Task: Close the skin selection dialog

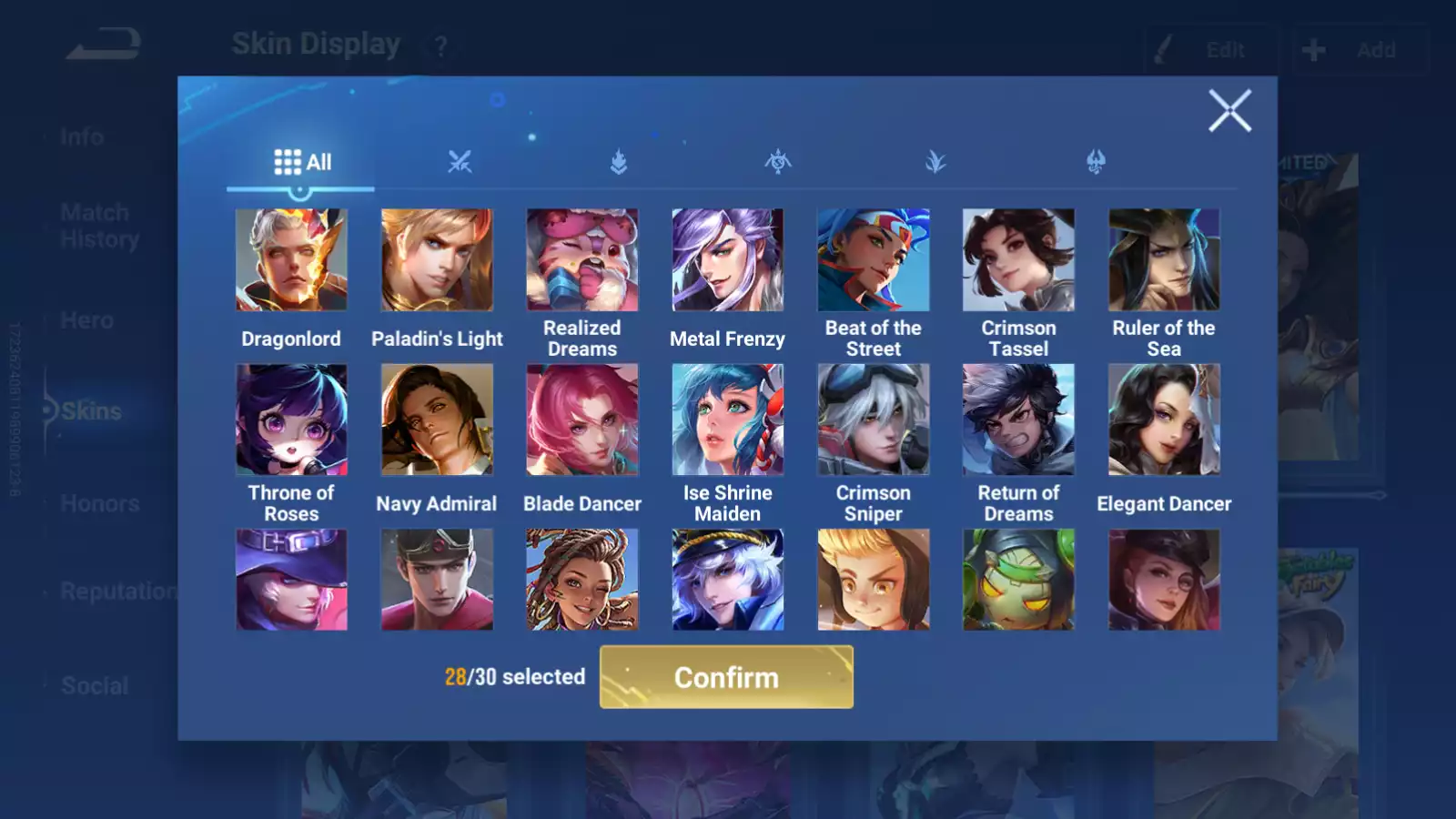Action: (x=1229, y=111)
